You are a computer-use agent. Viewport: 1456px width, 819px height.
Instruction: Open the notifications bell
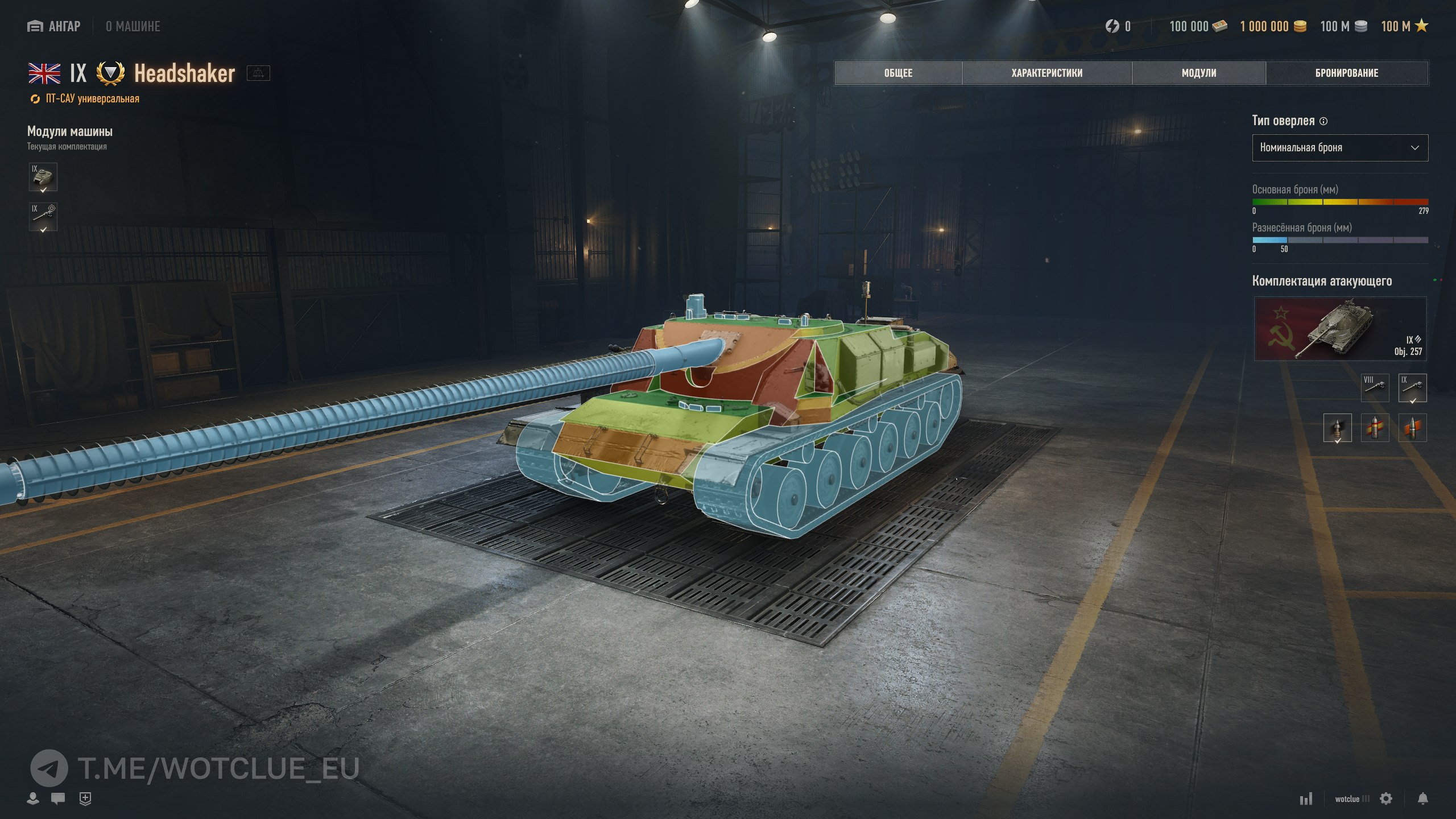point(1422,799)
